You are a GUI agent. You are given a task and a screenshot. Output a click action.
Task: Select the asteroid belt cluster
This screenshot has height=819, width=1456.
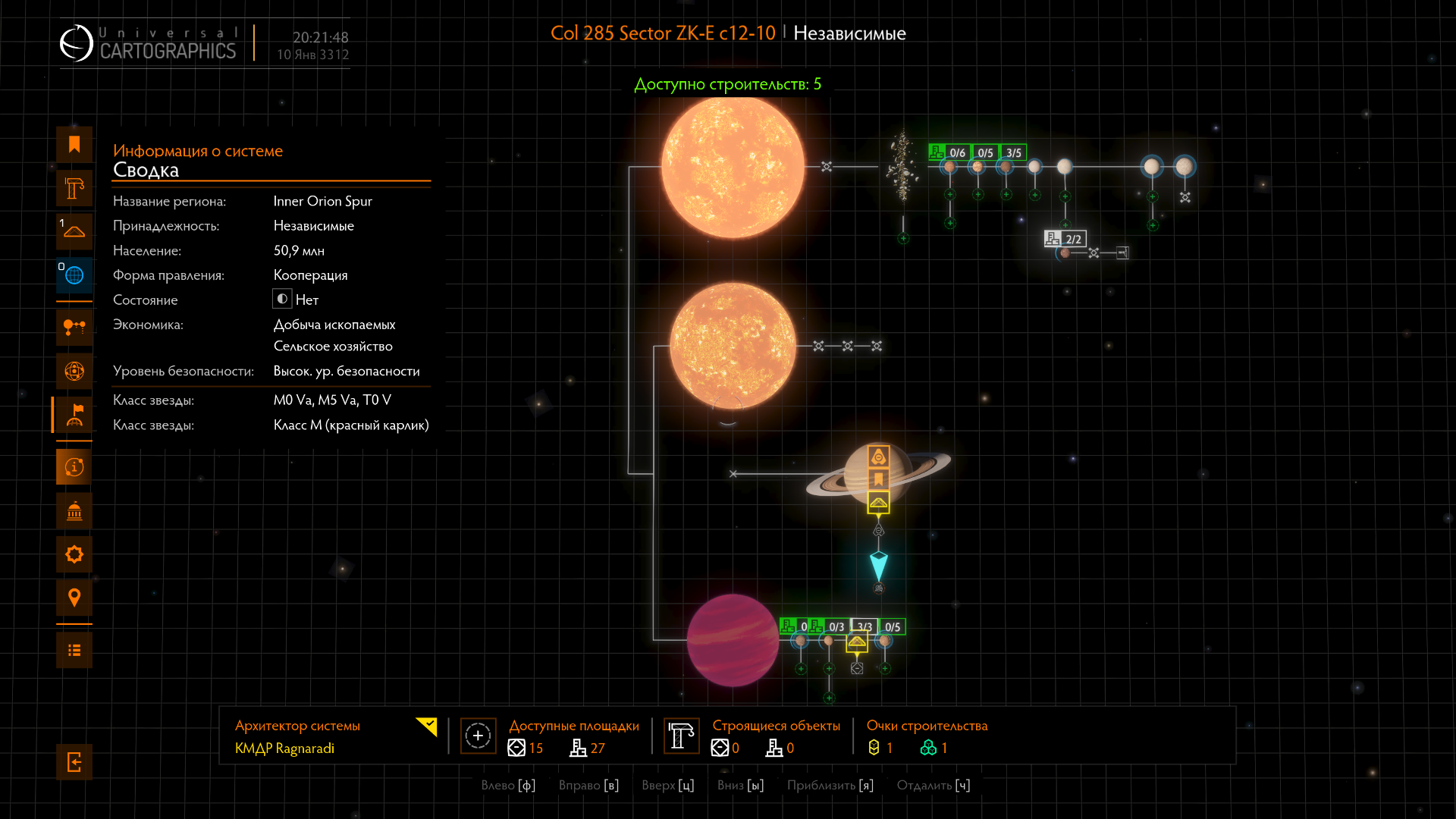click(x=902, y=167)
